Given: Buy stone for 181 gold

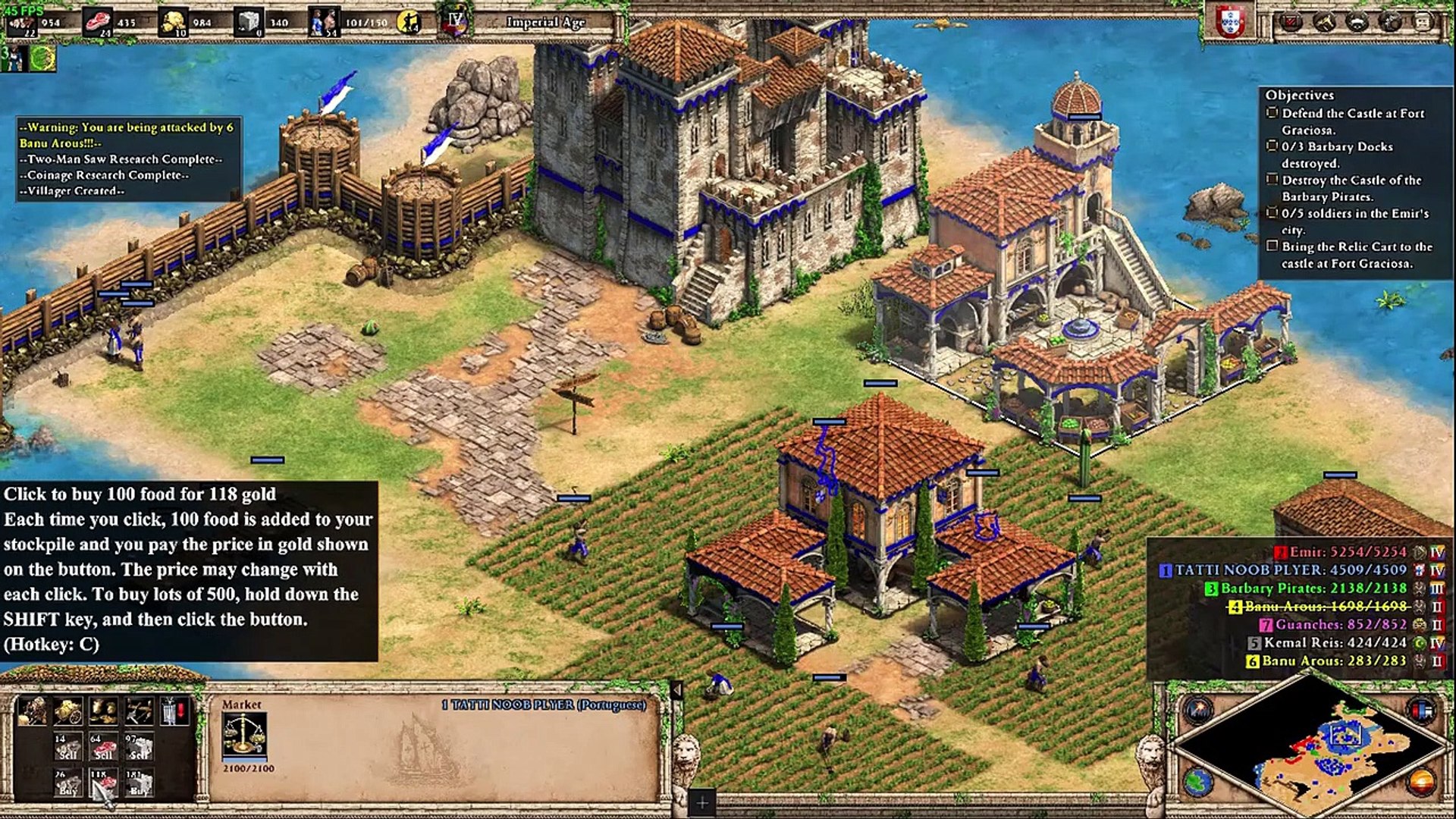Looking at the screenshot, I should click(138, 783).
